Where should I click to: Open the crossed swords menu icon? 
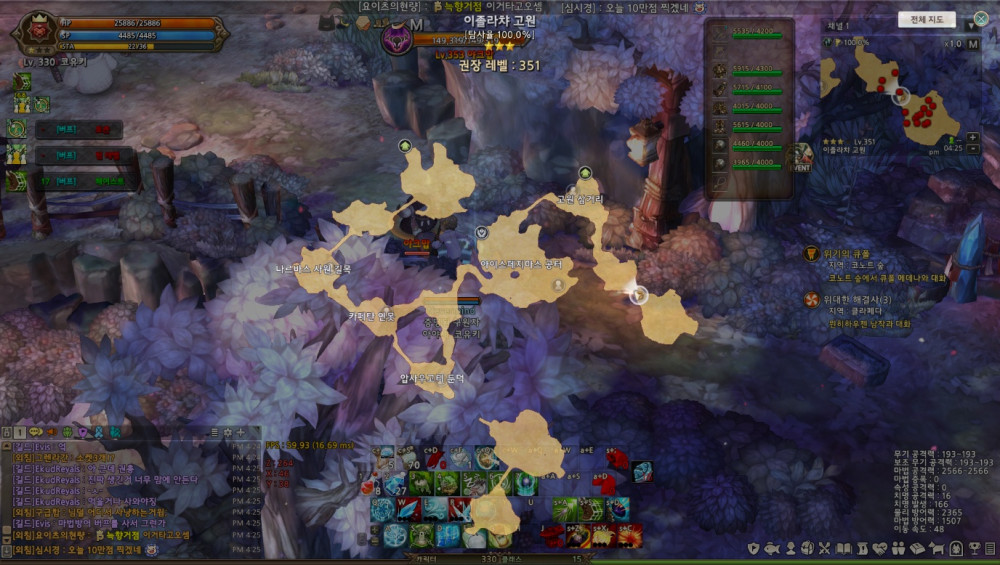(825, 548)
